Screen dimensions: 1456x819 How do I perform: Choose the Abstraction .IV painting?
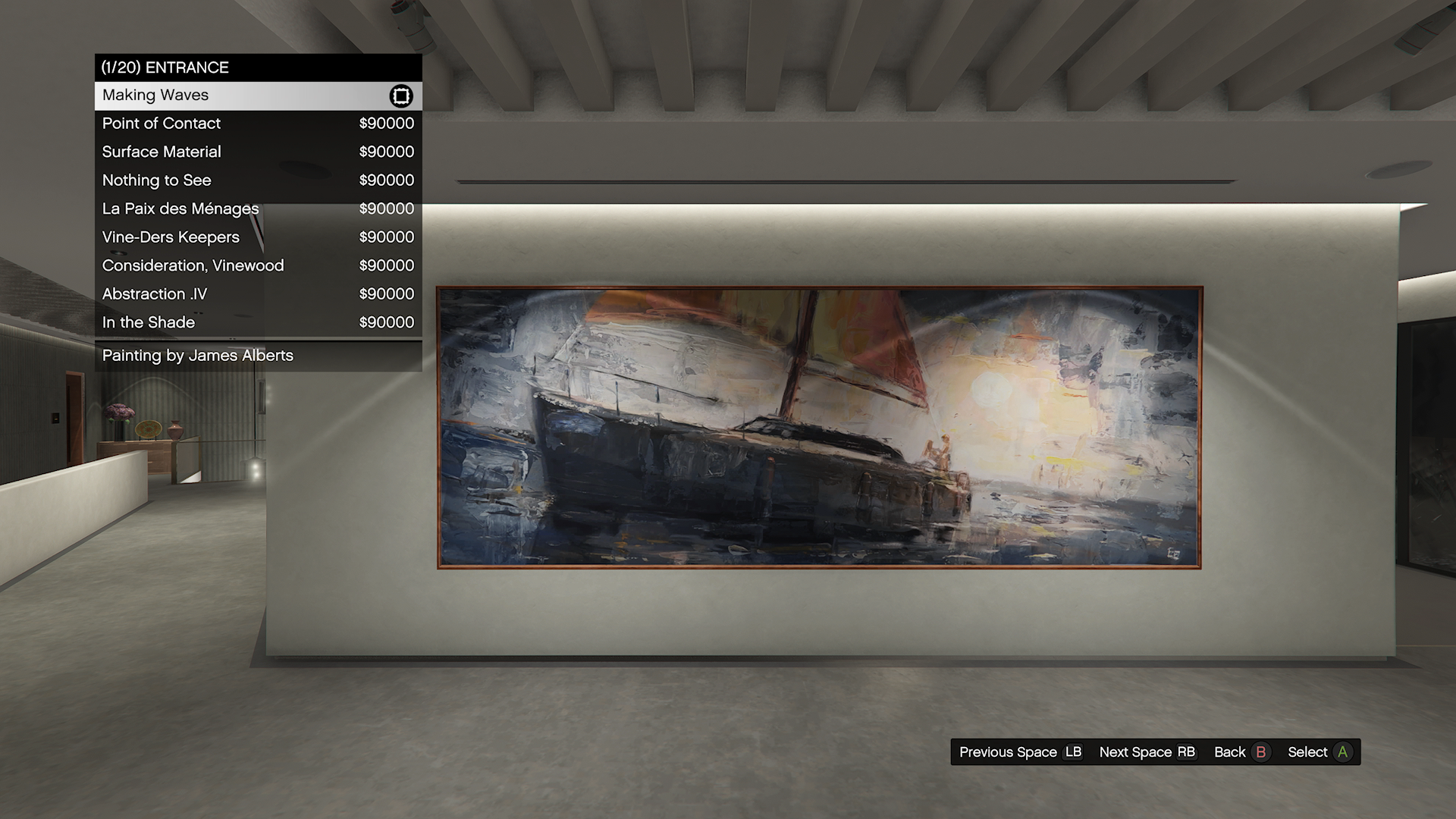coord(258,294)
